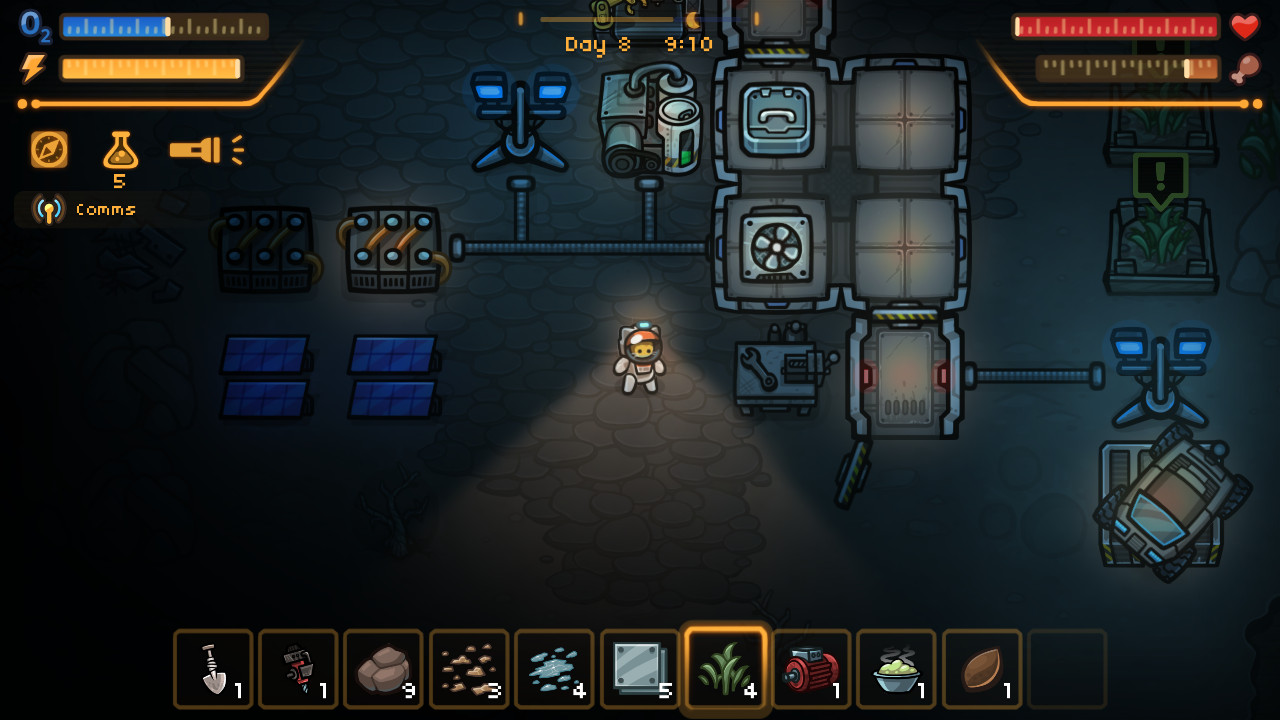
Task: Select the dirt piles item
Action: [x=468, y=668]
